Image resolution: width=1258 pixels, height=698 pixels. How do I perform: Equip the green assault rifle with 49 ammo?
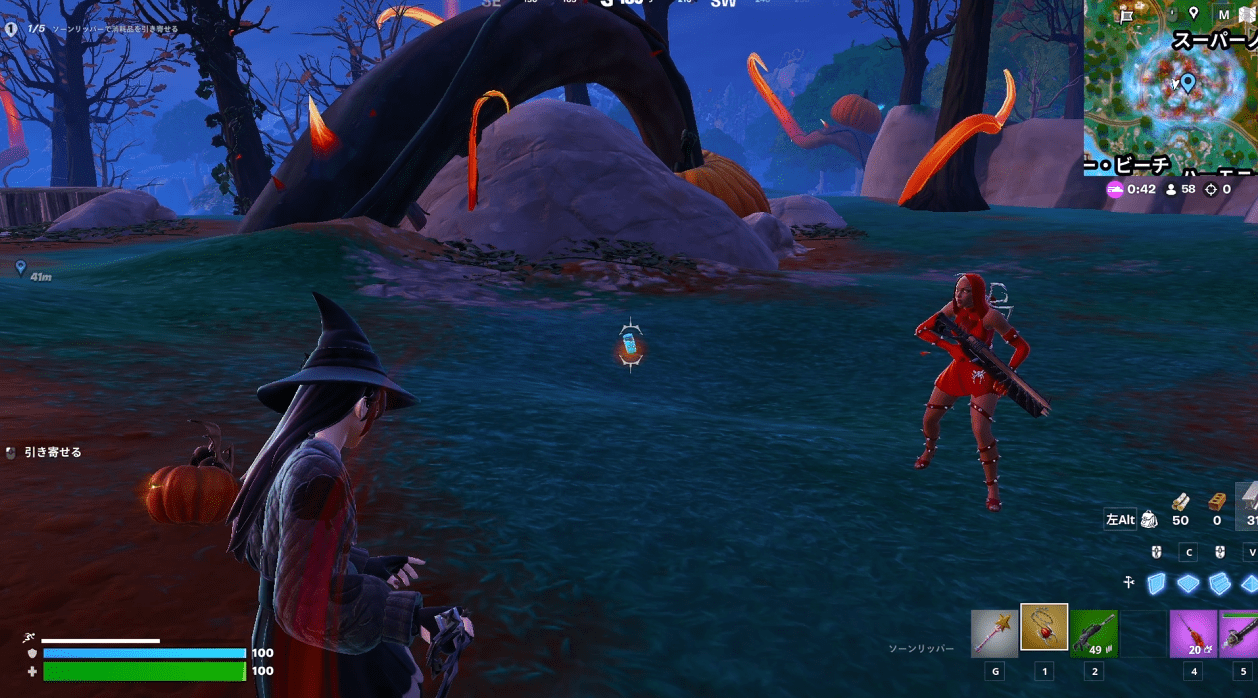click(x=1094, y=634)
